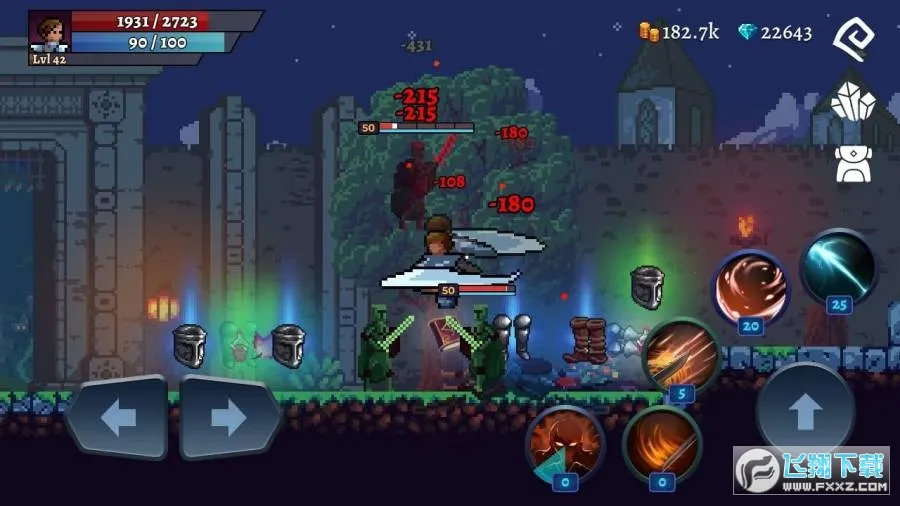900x506 pixels.
Task: Use the fire slash attack icon
Action: pyautogui.click(x=661, y=444)
